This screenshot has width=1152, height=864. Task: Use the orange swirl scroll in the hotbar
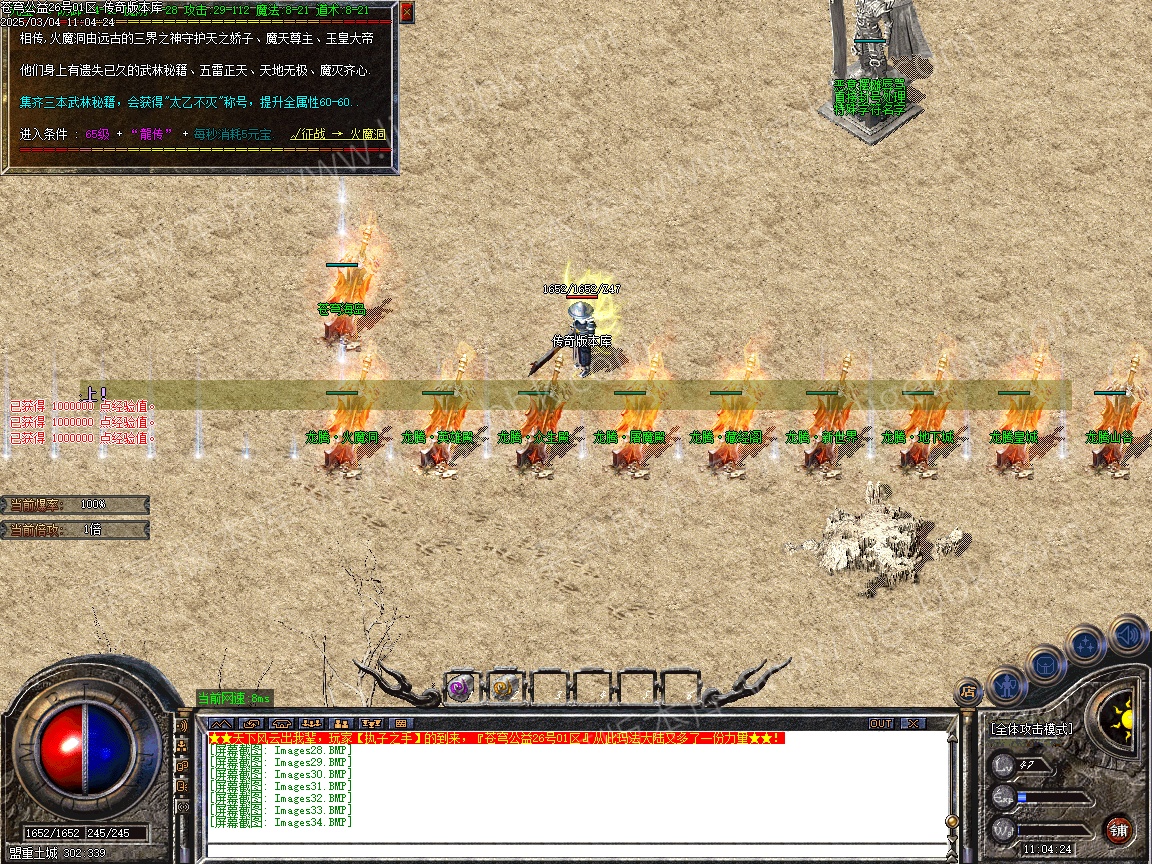(503, 687)
